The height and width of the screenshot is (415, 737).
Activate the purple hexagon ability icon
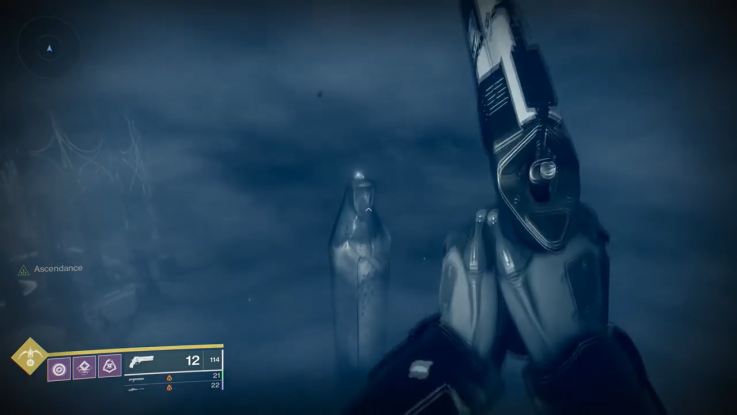point(109,367)
